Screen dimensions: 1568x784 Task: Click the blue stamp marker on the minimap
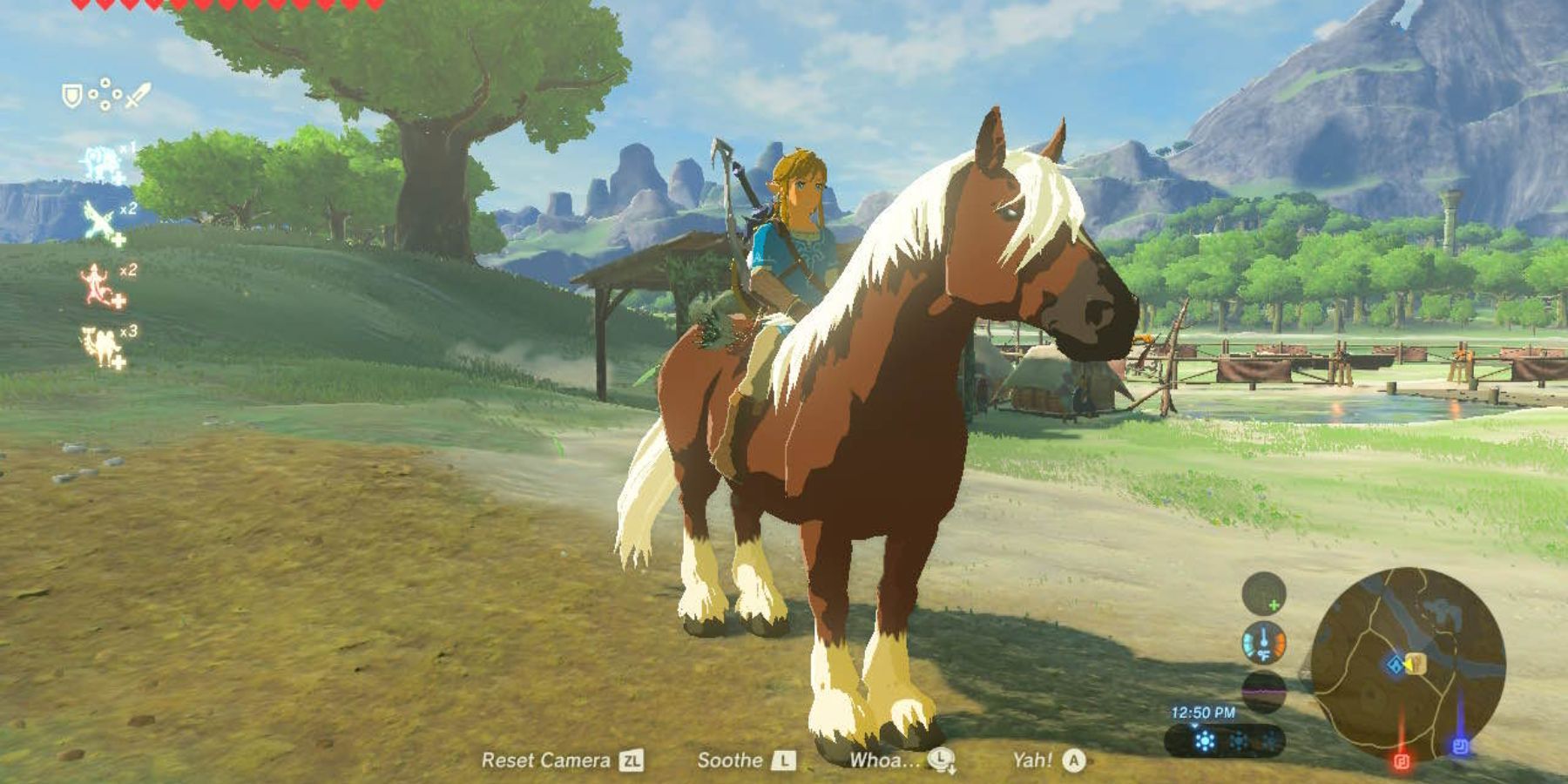coord(1461,745)
